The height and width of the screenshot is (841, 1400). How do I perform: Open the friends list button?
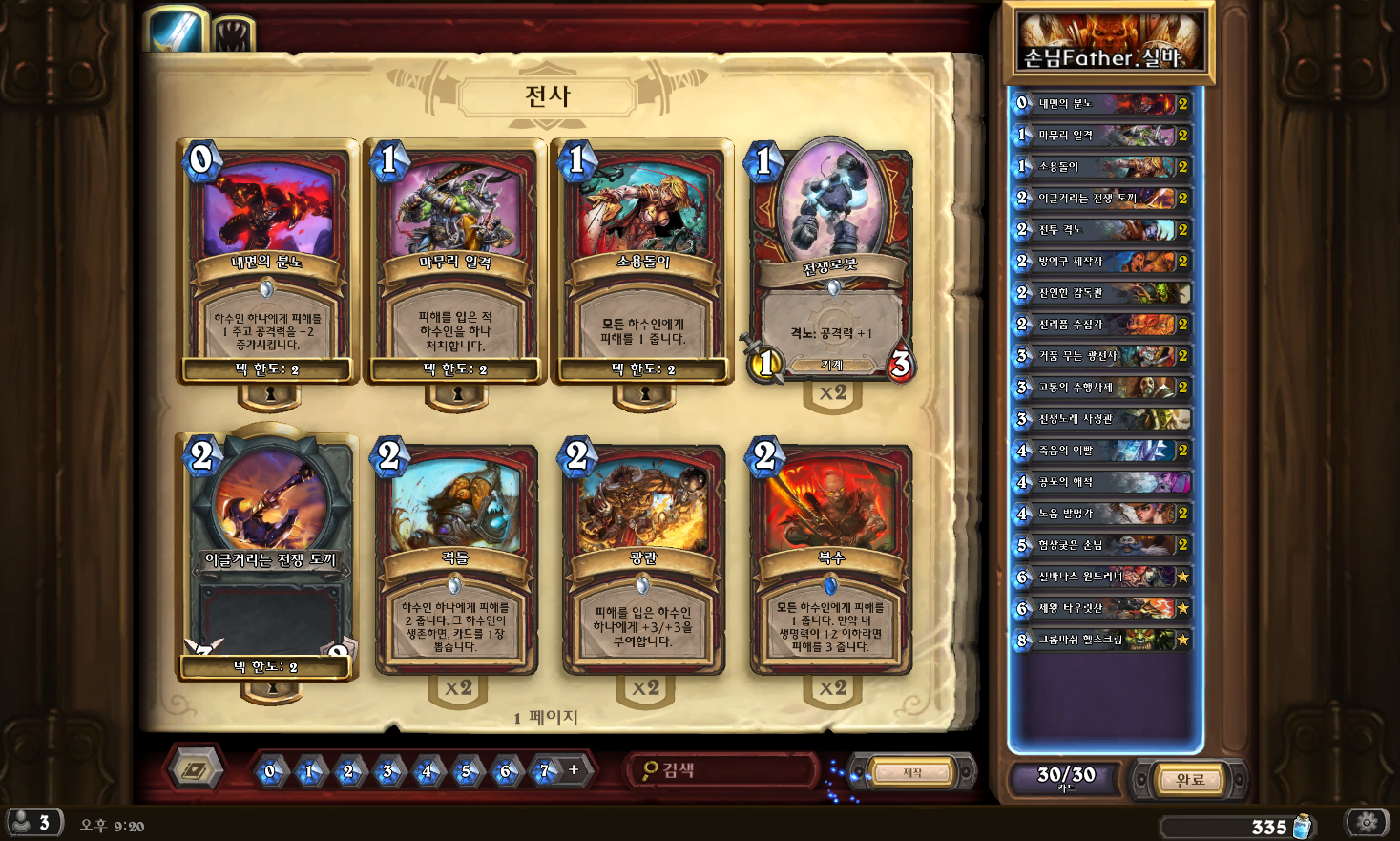pos(33,823)
